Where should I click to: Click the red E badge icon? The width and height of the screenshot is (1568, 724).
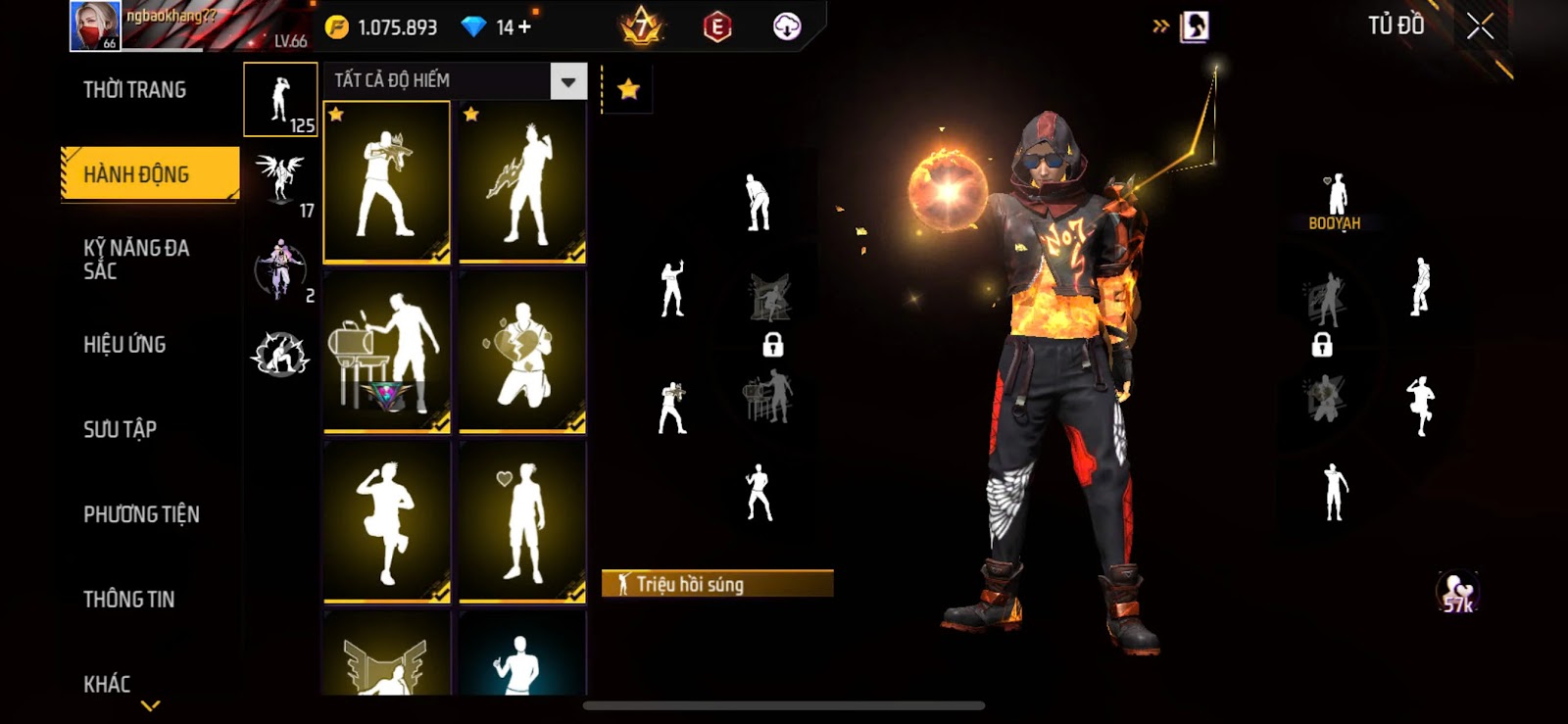coord(717,27)
